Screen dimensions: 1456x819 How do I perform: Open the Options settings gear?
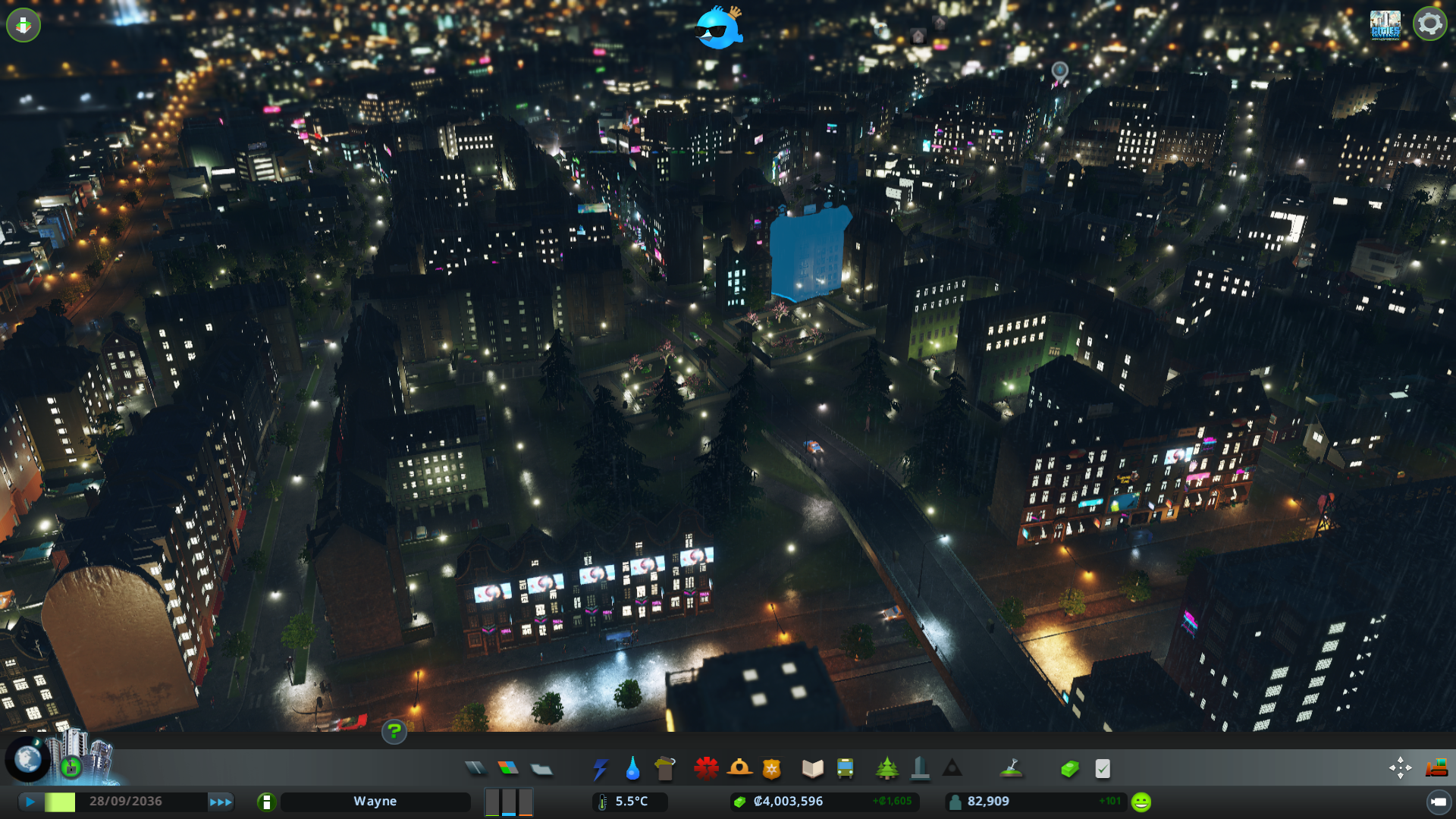pyautogui.click(x=1429, y=23)
